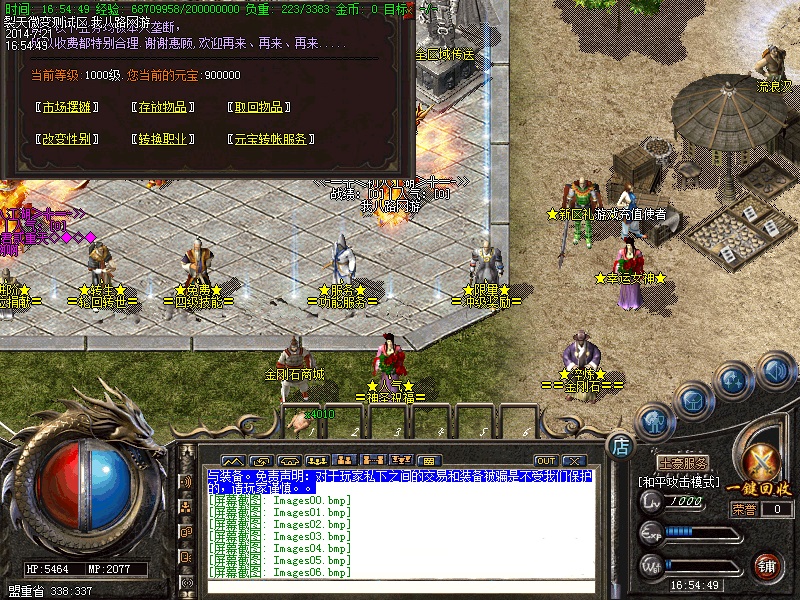Select the 存放物品 storage option
The height and width of the screenshot is (600, 800).
(x=162, y=107)
